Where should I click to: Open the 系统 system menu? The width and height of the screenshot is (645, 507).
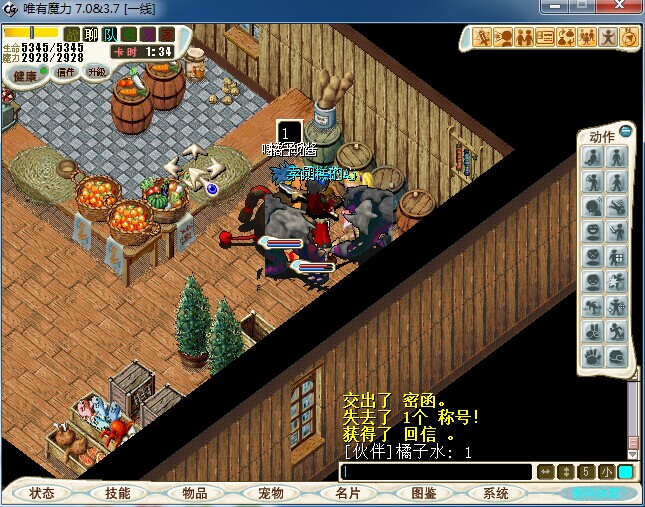(x=496, y=493)
